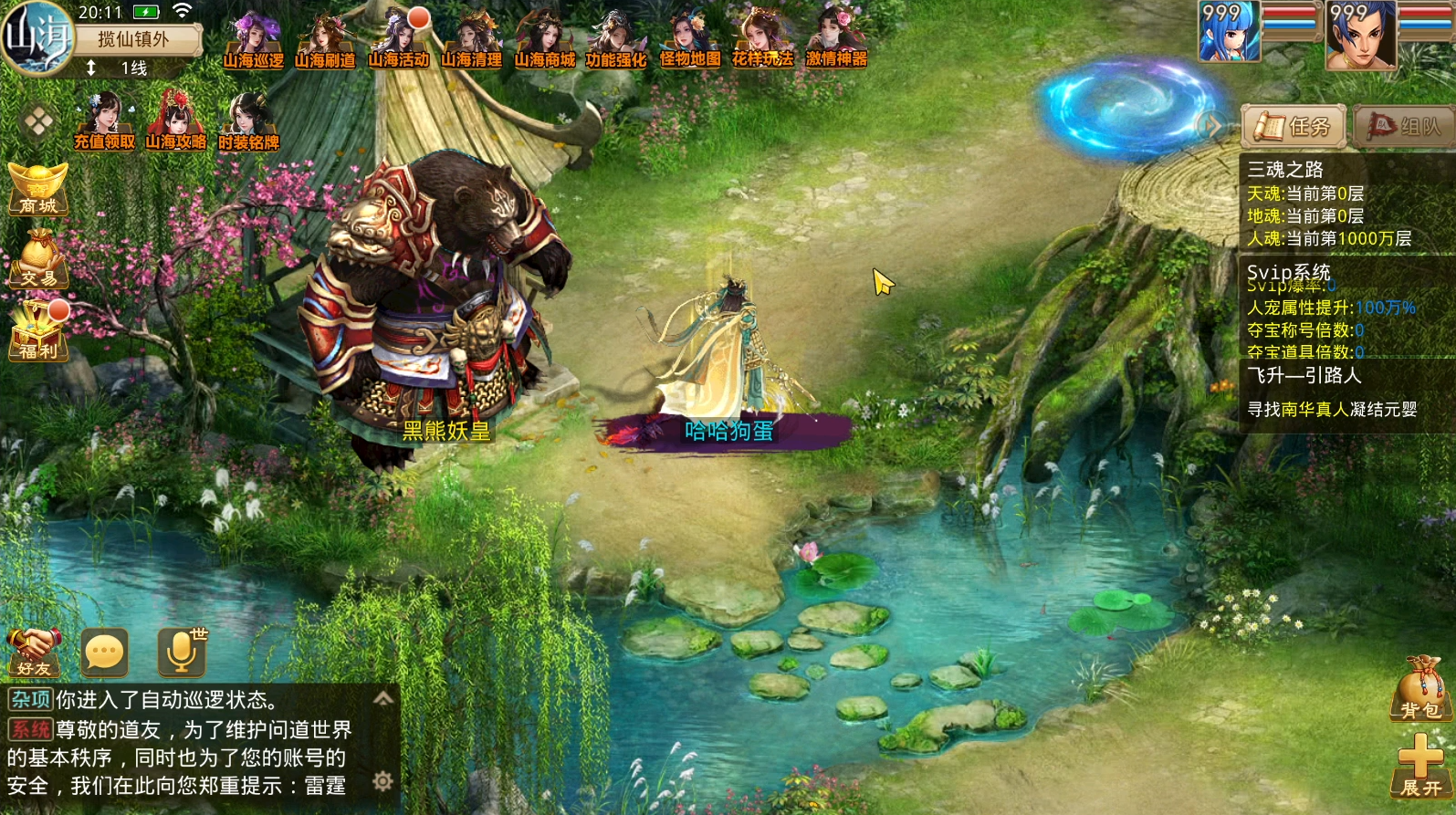The width and height of the screenshot is (1456, 815).
Task: Open 功能强化 enhancement icon
Action: point(616,41)
